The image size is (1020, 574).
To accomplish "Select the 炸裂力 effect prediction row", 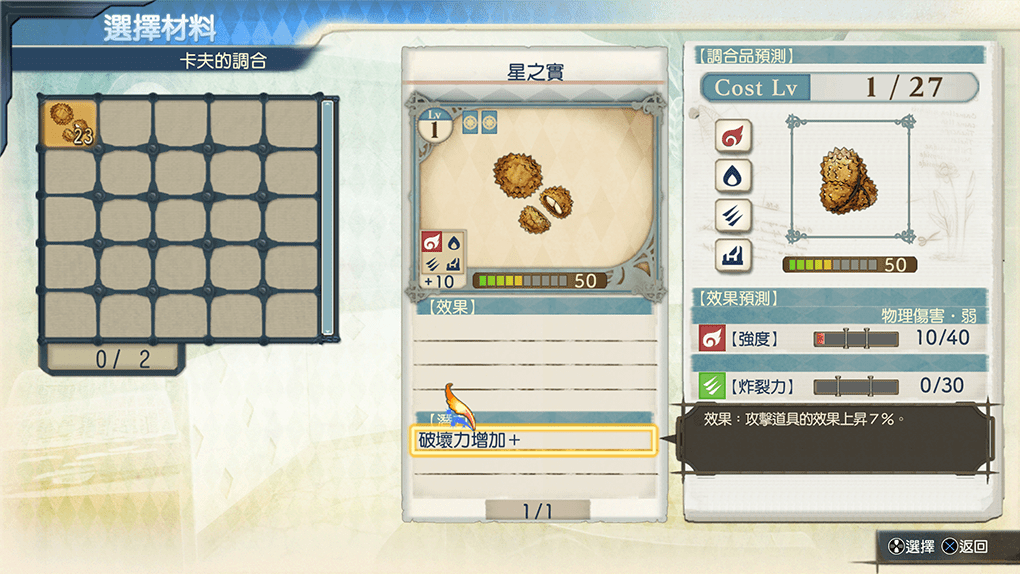I will click(838, 386).
